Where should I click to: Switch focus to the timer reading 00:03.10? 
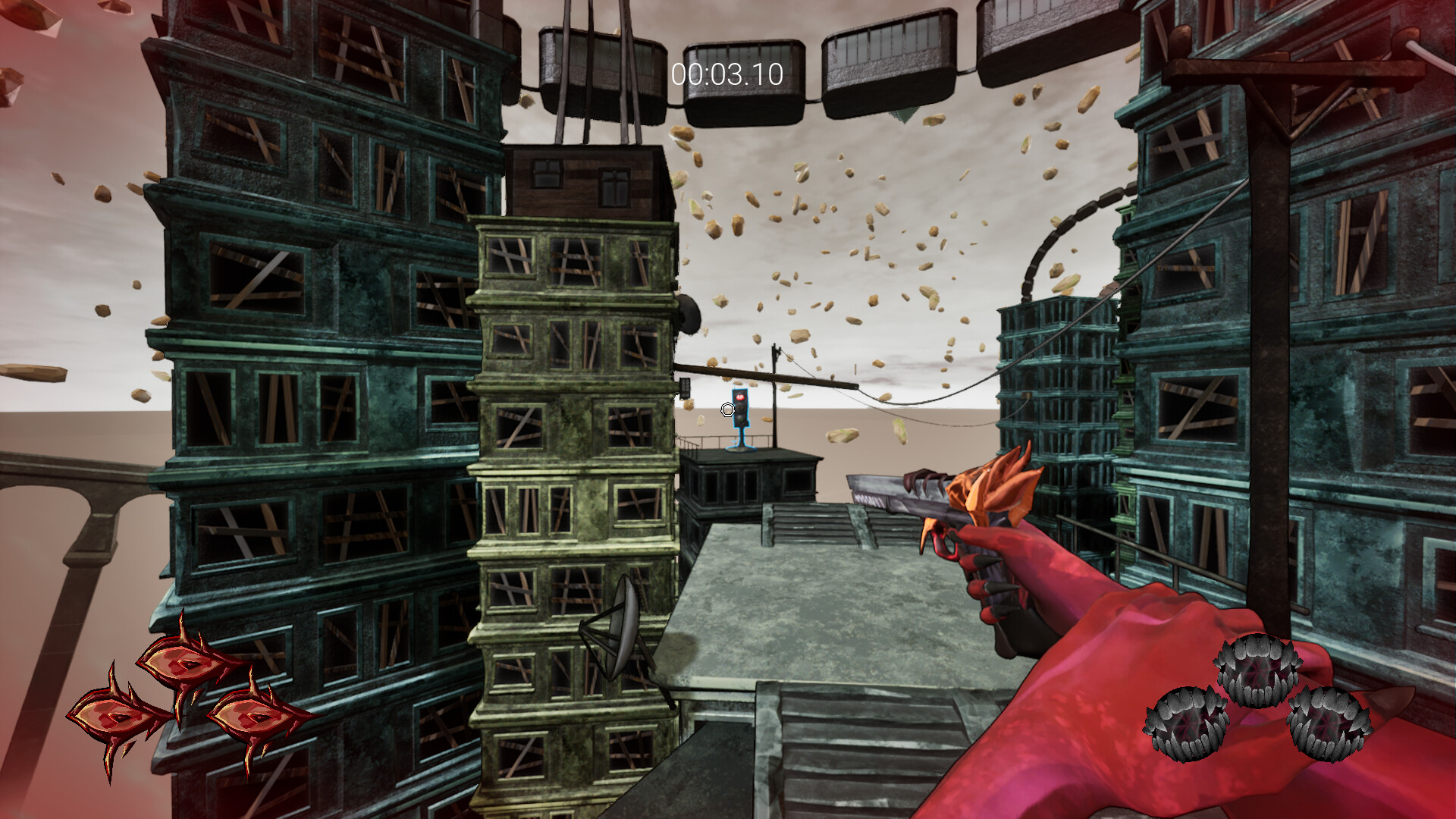click(726, 74)
